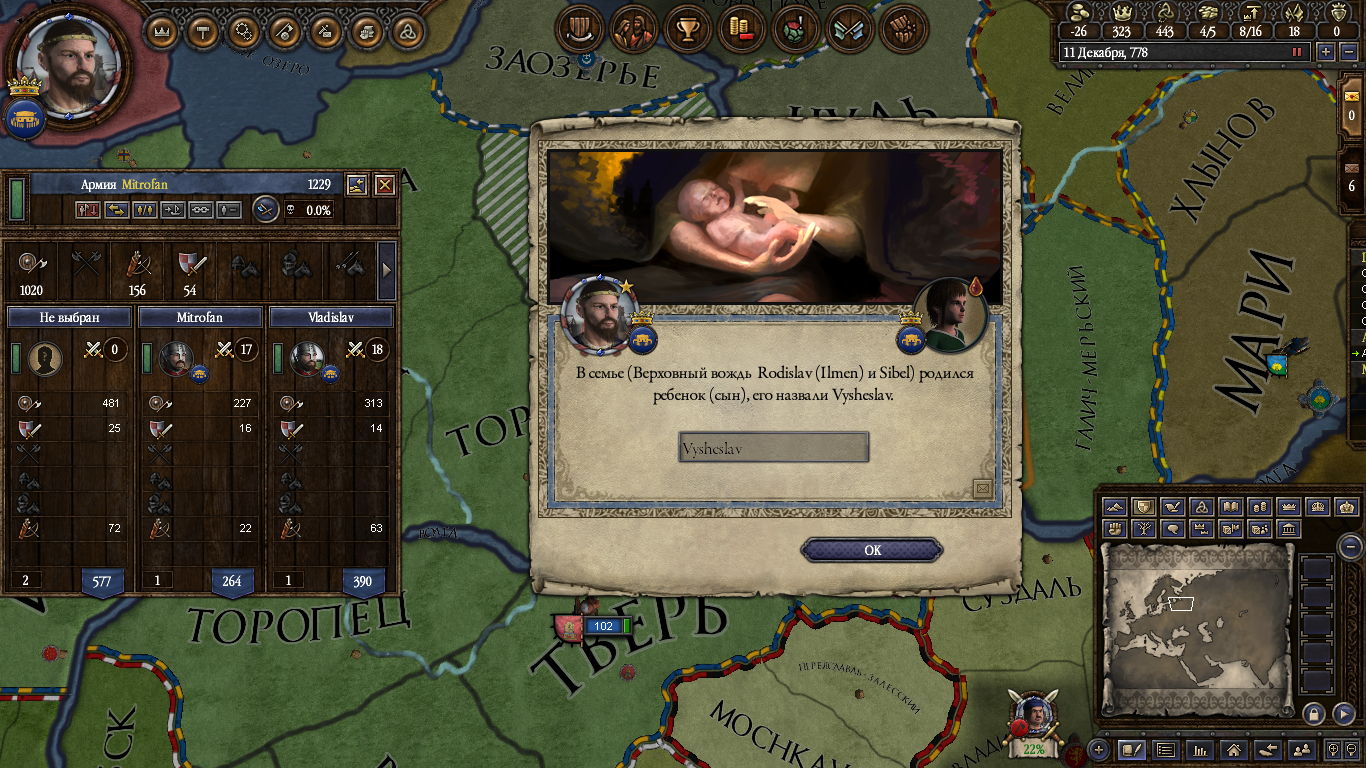
Task: Open the ledger bar chart button
Action: 1201,749
